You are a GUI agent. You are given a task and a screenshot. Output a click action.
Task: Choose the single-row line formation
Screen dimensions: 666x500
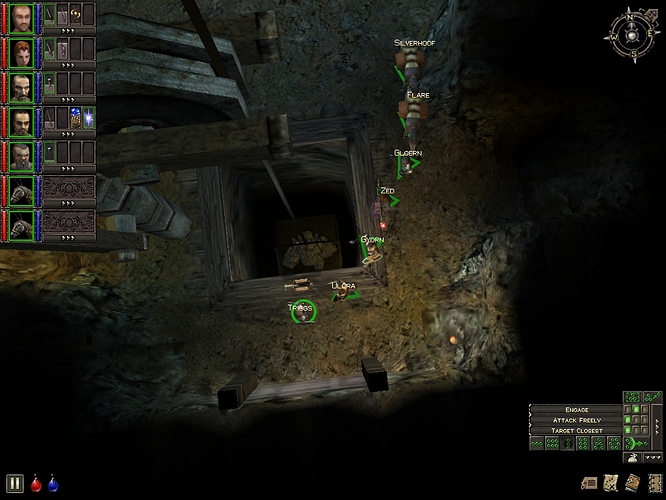pyautogui.click(x=539, y=443)
